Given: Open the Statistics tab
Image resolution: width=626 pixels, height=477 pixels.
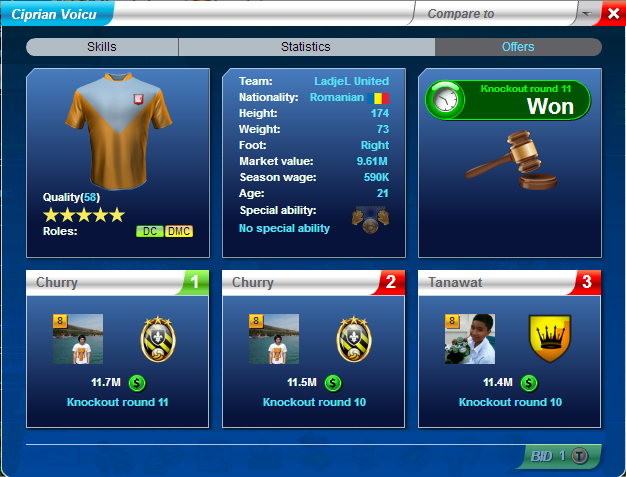Looking at the screenshot, I should 305,47.
